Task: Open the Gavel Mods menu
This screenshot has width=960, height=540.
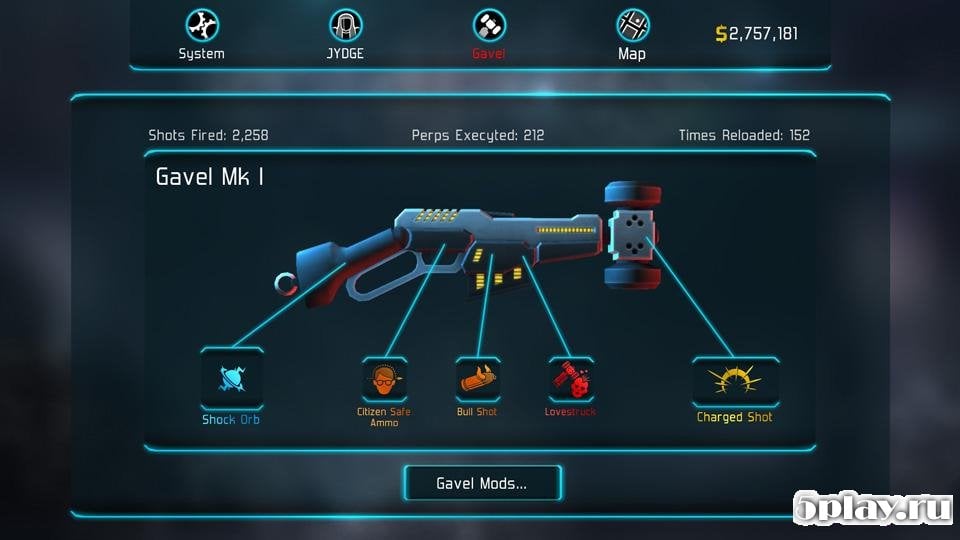Action: [482, 483]
